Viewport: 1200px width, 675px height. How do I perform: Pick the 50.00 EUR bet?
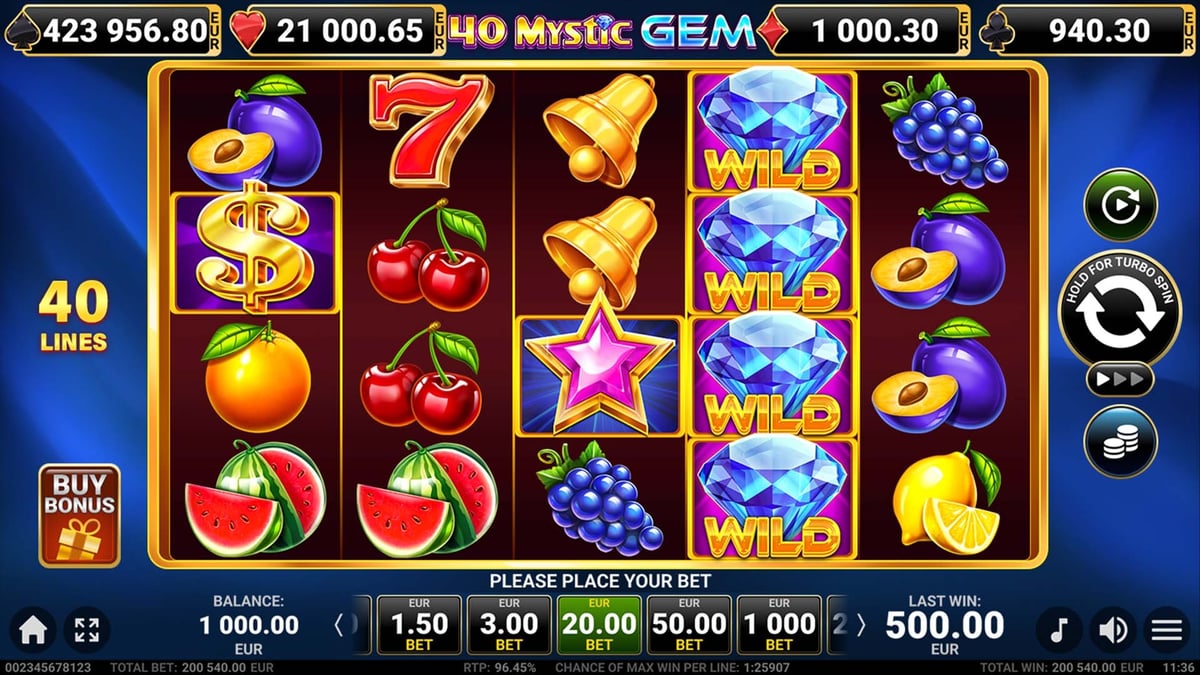click(x=689, y=625)
